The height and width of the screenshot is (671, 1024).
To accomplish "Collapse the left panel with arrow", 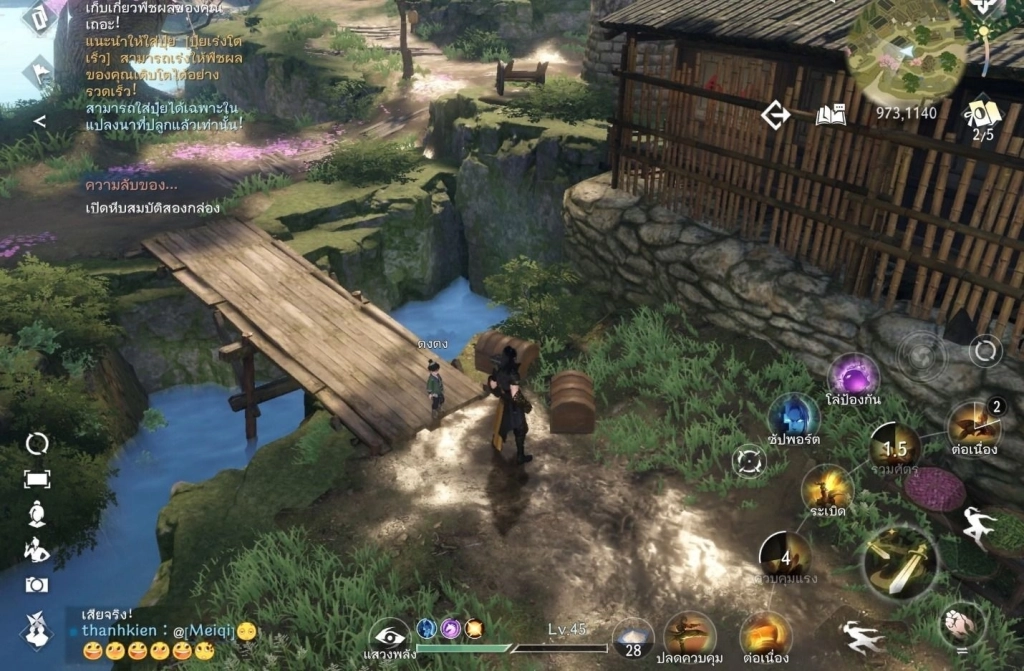I will pos(40,121).
